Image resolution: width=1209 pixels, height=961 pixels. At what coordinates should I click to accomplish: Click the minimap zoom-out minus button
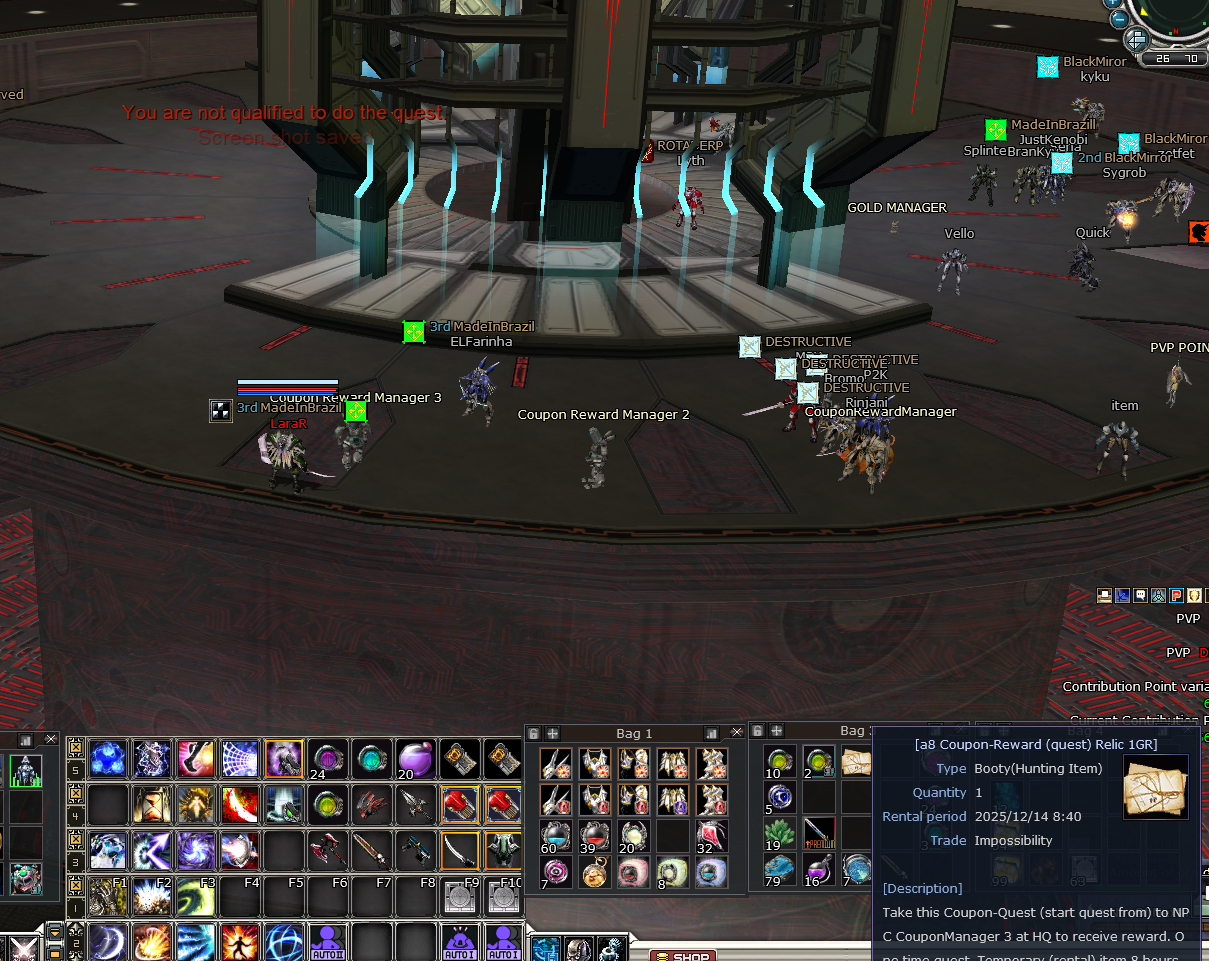pyautogui.click(x=1120, y=17)
